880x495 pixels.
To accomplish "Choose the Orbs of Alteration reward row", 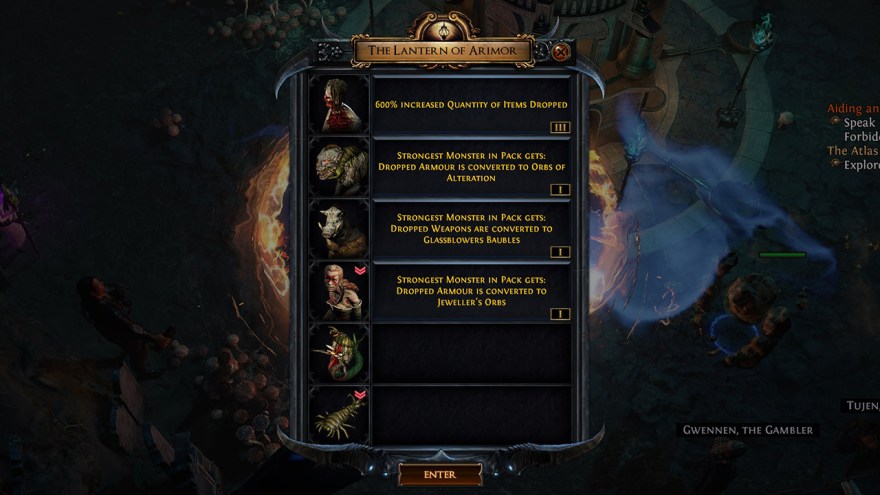I will pyautogui.click(x=471, y=166).
